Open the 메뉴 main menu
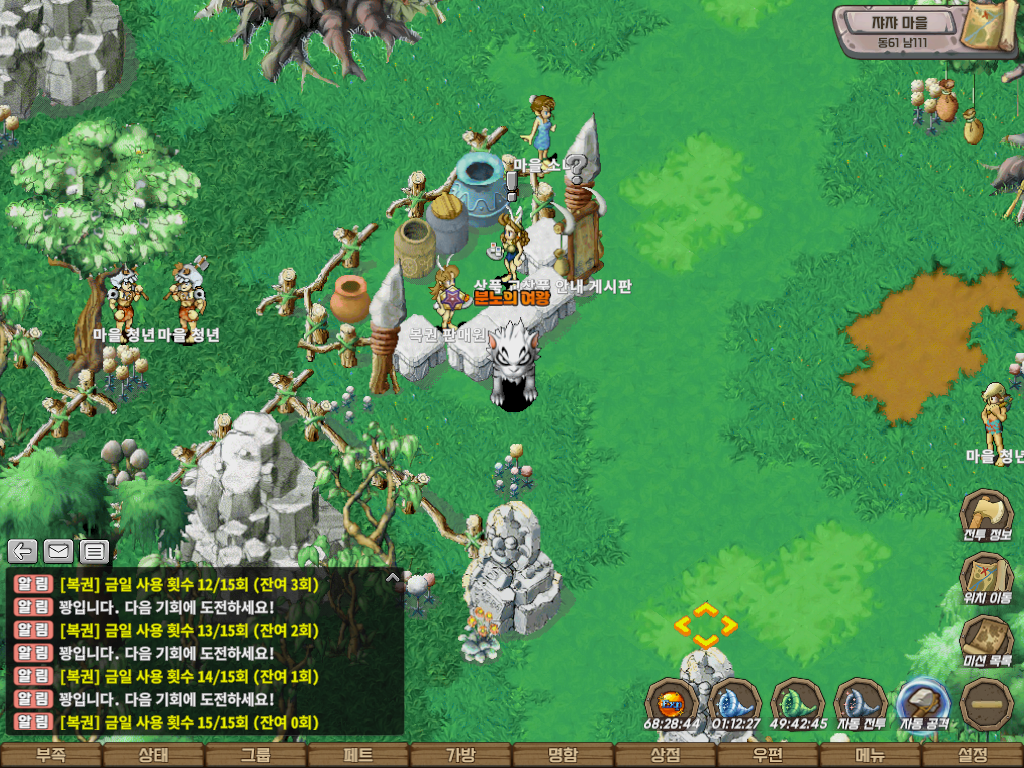The height and width of the screenshot is (768, 1024). click(869, 756)
